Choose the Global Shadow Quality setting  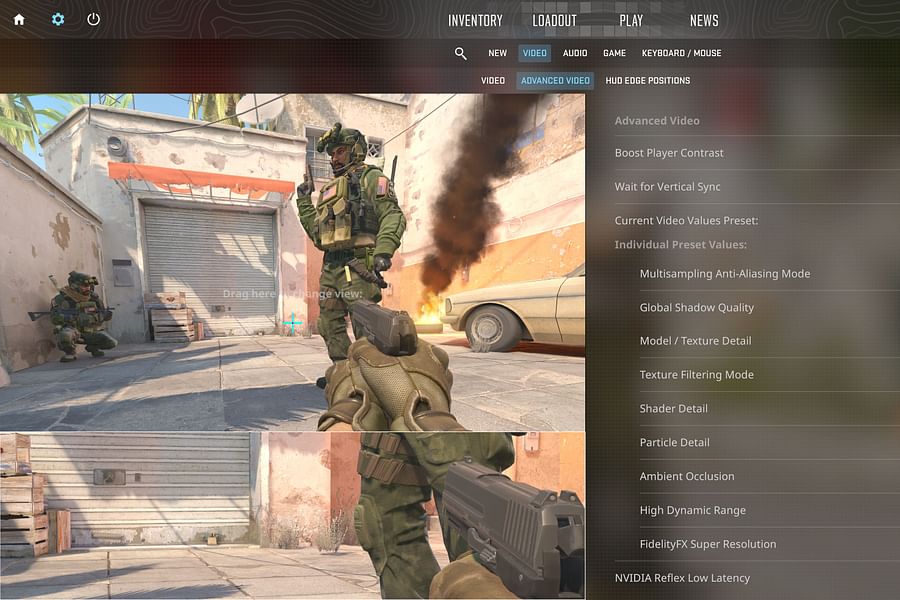[x=697, y=308]
